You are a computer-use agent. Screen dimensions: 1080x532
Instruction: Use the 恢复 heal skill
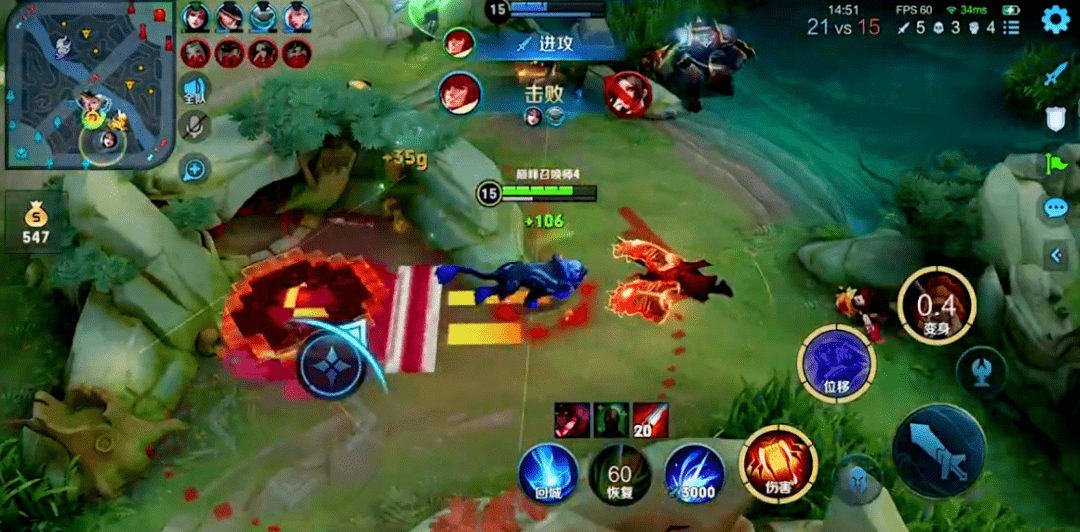[619, 473]
